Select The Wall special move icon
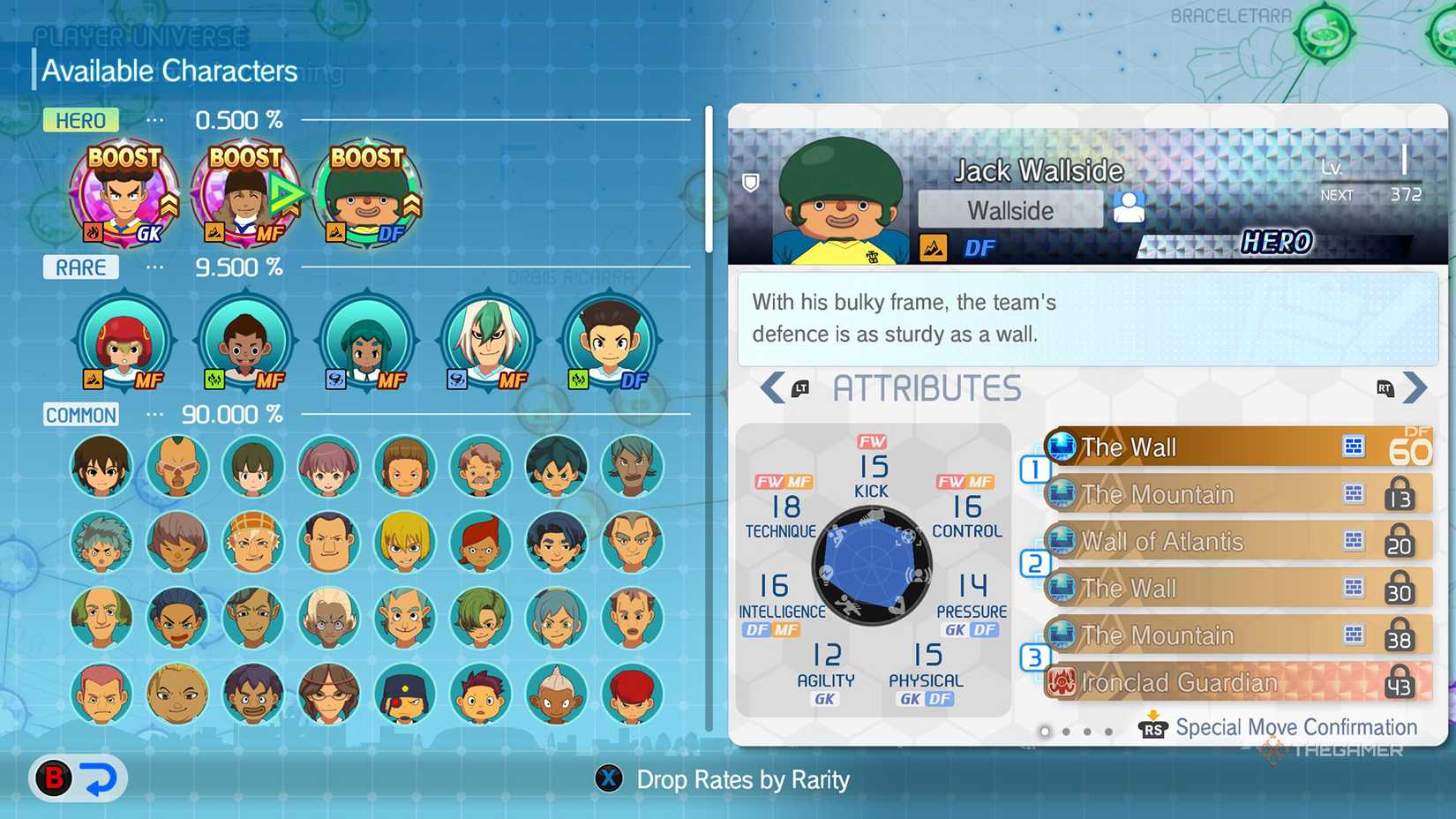The height and width of the screenshot is (819, 1456). pyautogui.click(x=1064, y=447)
